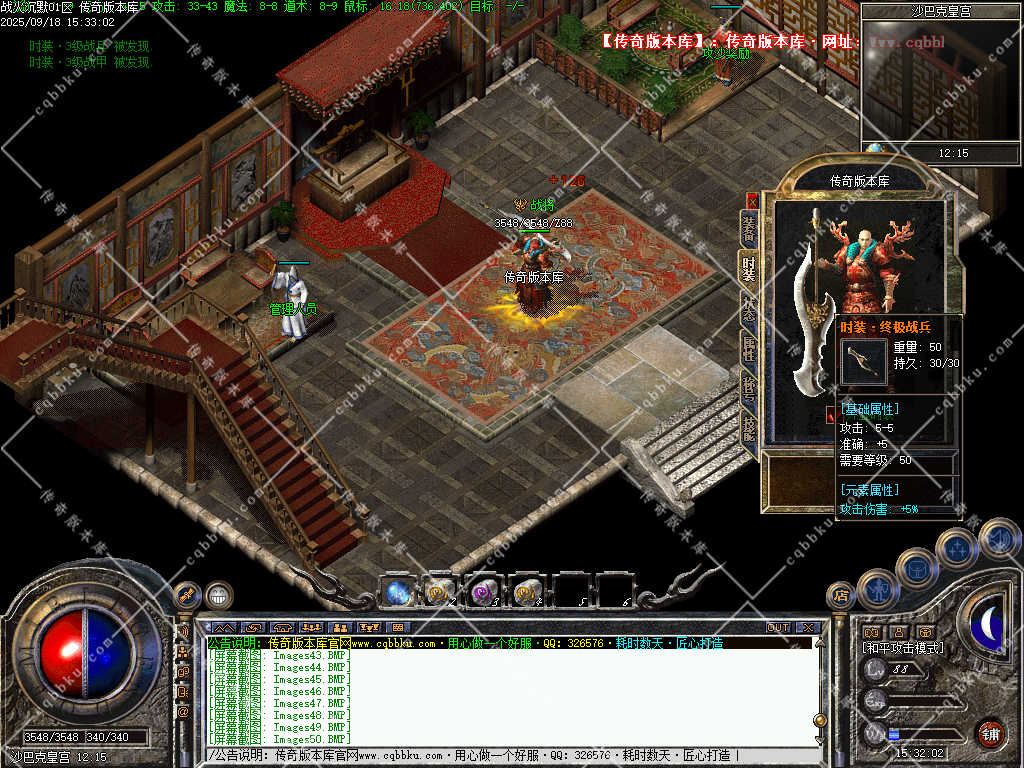Click the OUT button on chat bar
This screenshot has height=768, width=1024.
778,628
